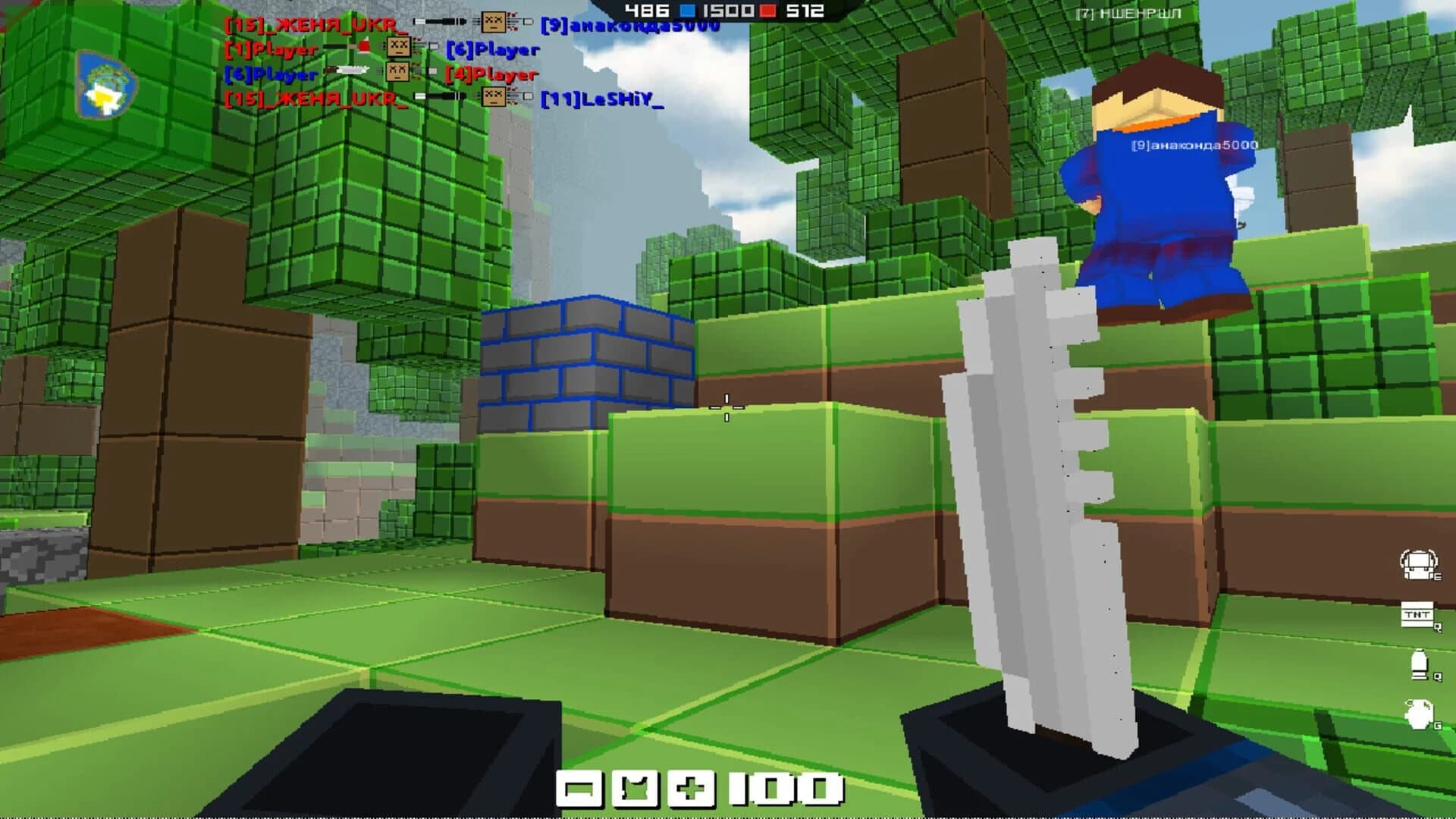The width and height of the screenshot is (1456, 819).
Task: Click the central match timer showing 1500
Action: tap(728, 11)
